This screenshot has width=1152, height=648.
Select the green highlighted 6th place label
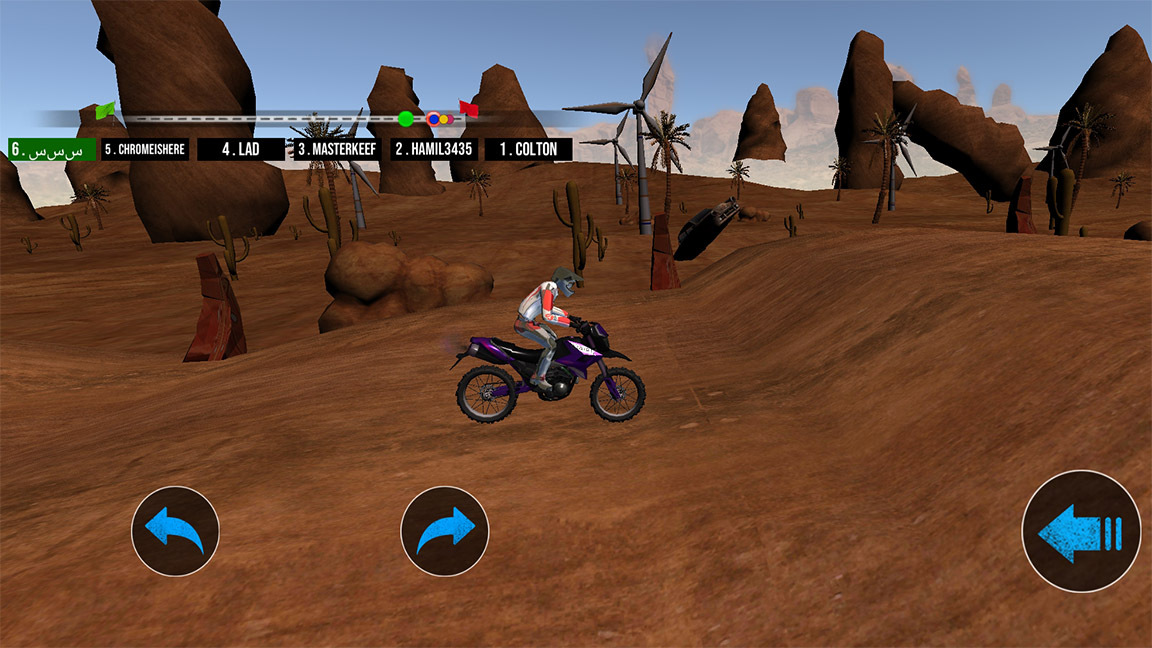51,149
